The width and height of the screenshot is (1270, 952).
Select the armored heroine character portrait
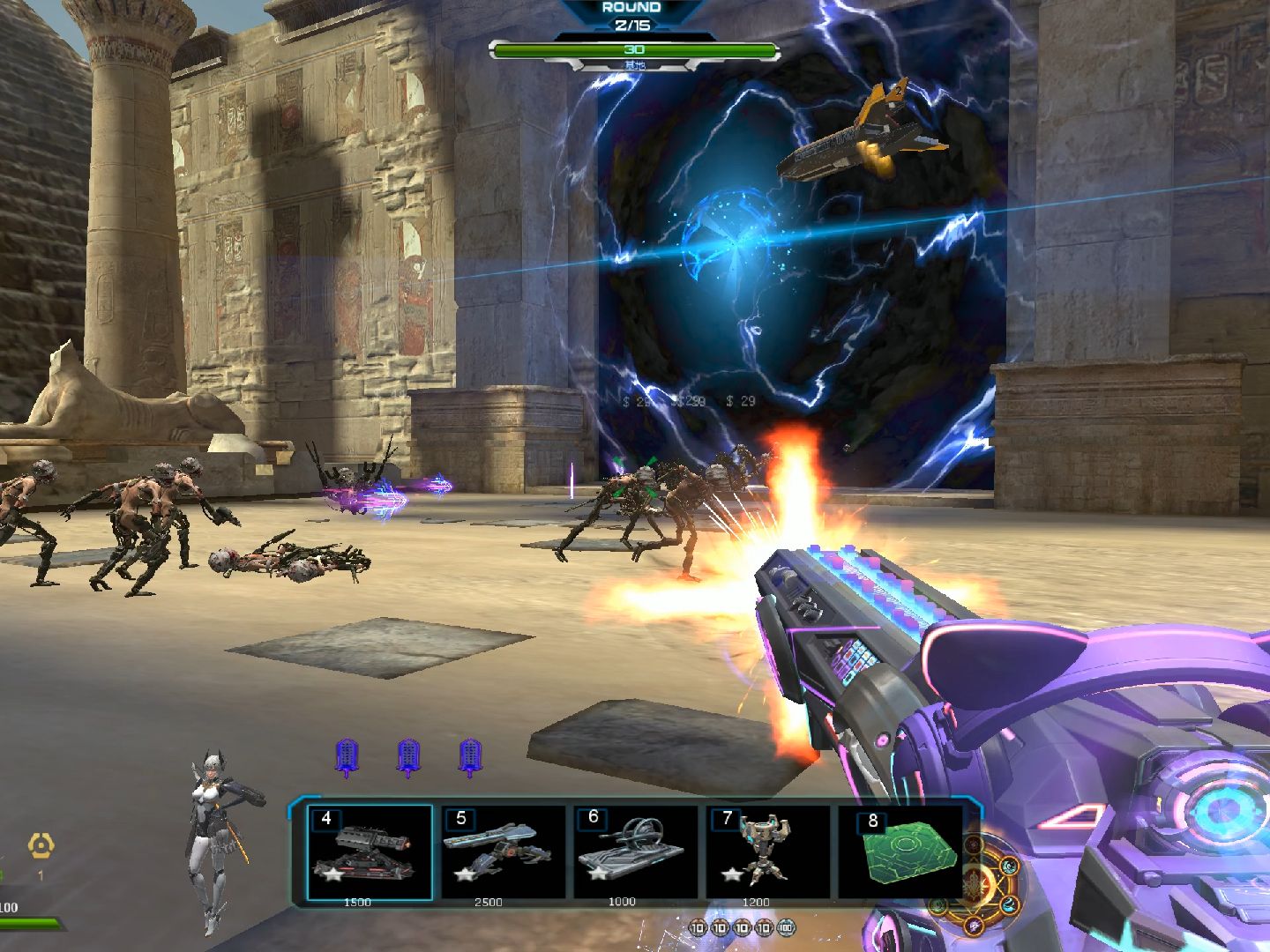click(216, 838)
